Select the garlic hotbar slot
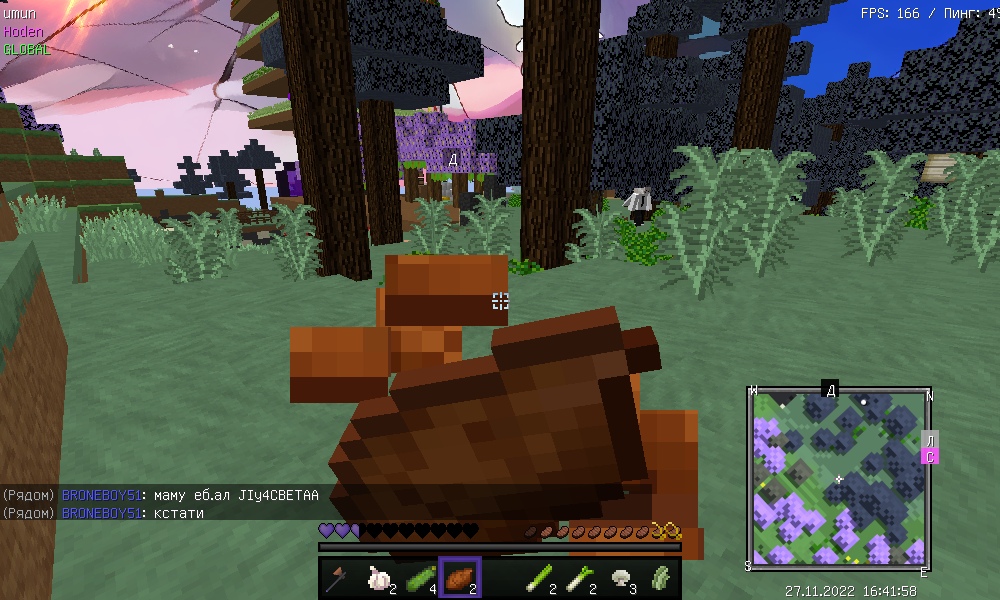The image size is (1000, 600). tap(379, 577)
